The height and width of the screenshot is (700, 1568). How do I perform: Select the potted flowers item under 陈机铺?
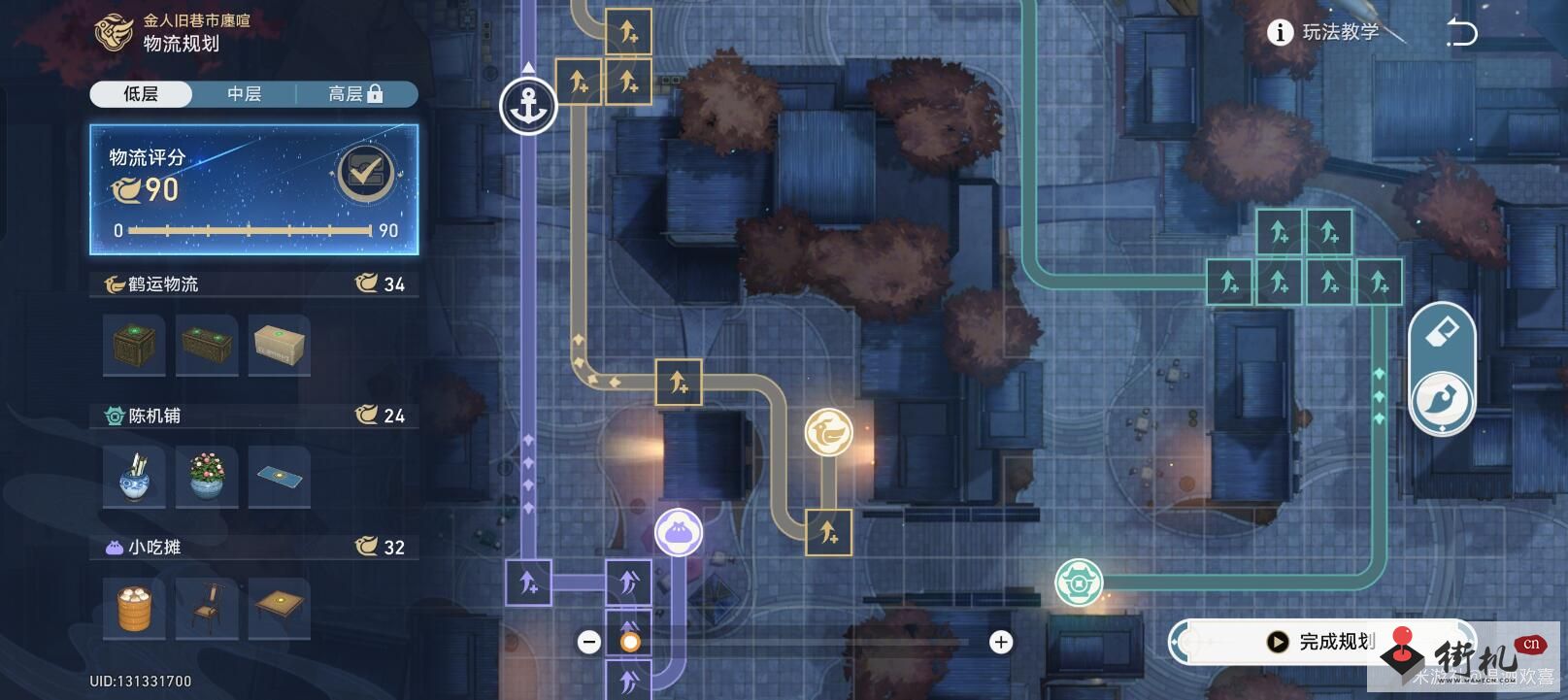click(x=207, y=477)
